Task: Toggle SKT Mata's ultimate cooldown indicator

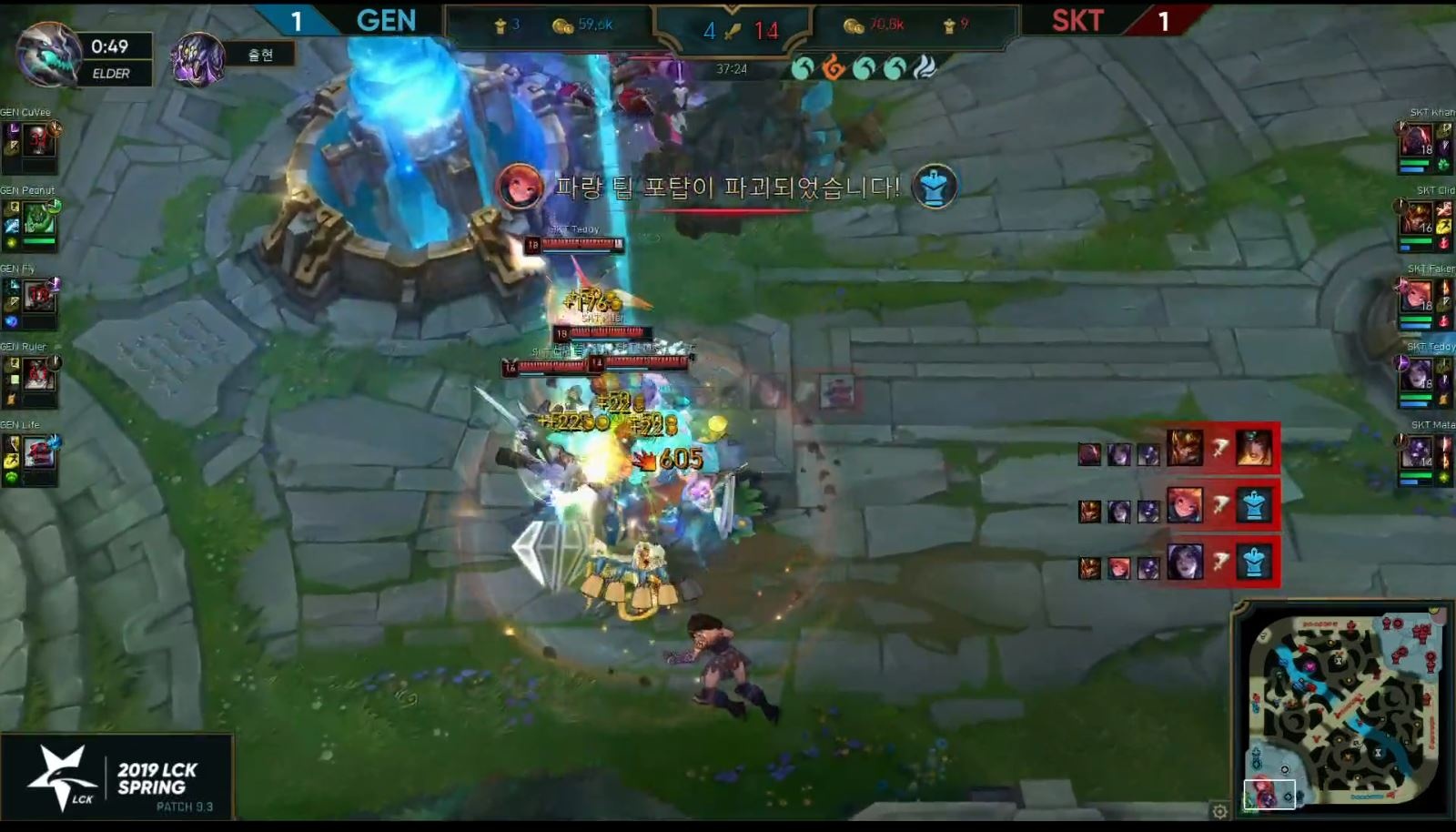Action: [x=1400, y=441]
